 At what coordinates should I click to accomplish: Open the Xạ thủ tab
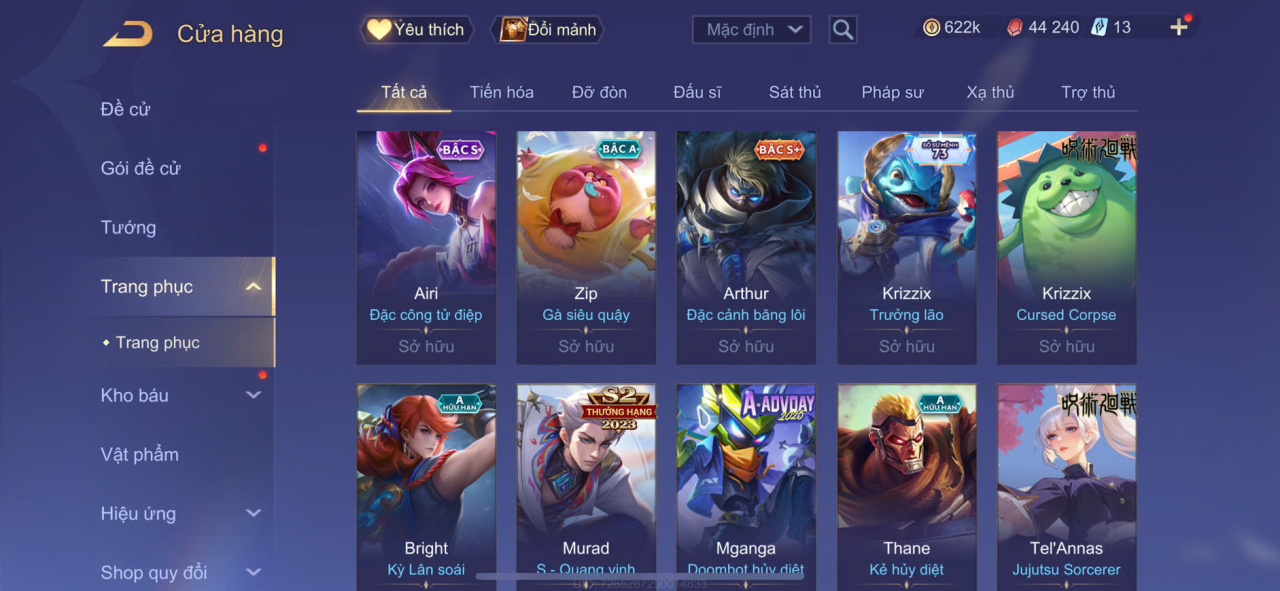coord(990,92)
